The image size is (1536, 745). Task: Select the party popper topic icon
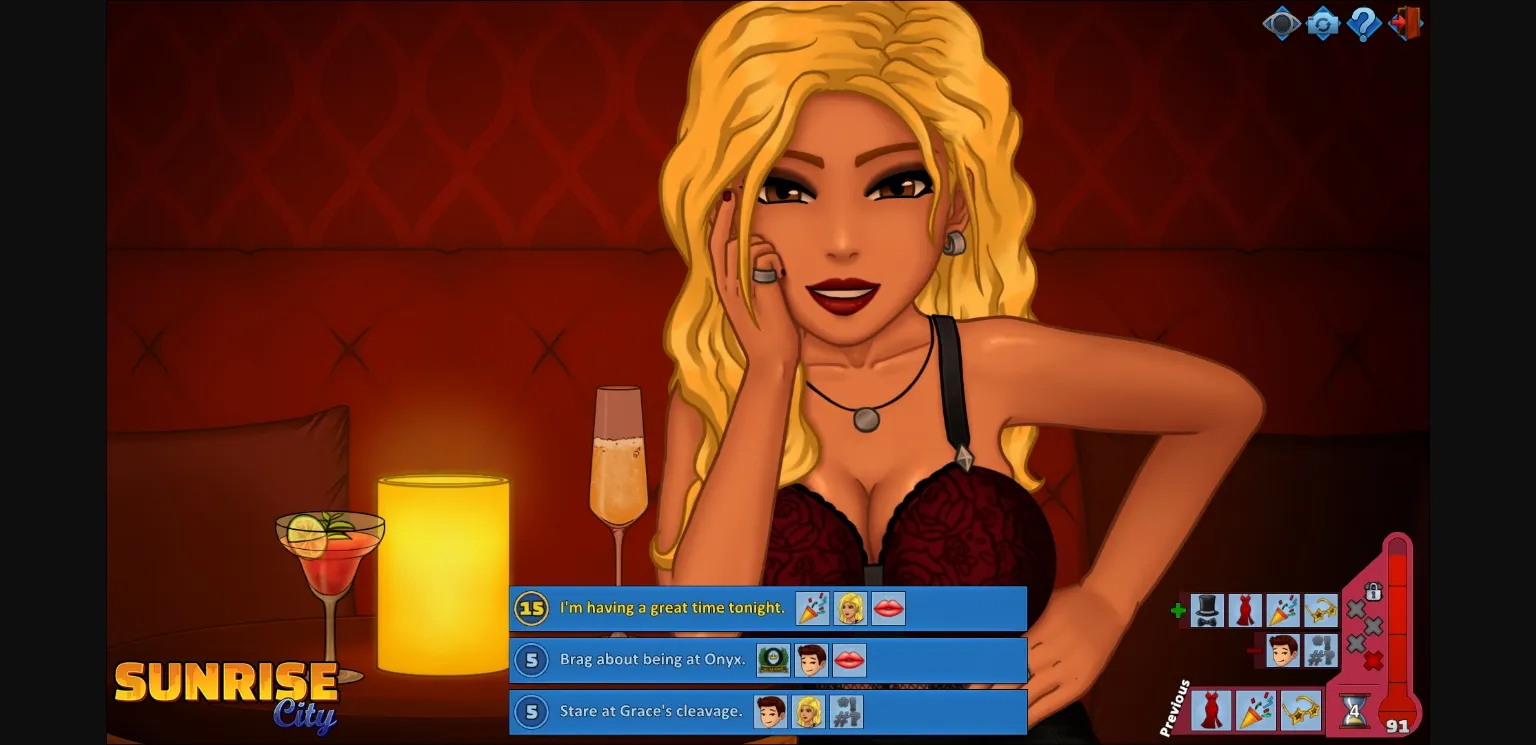coord(1283,611)
